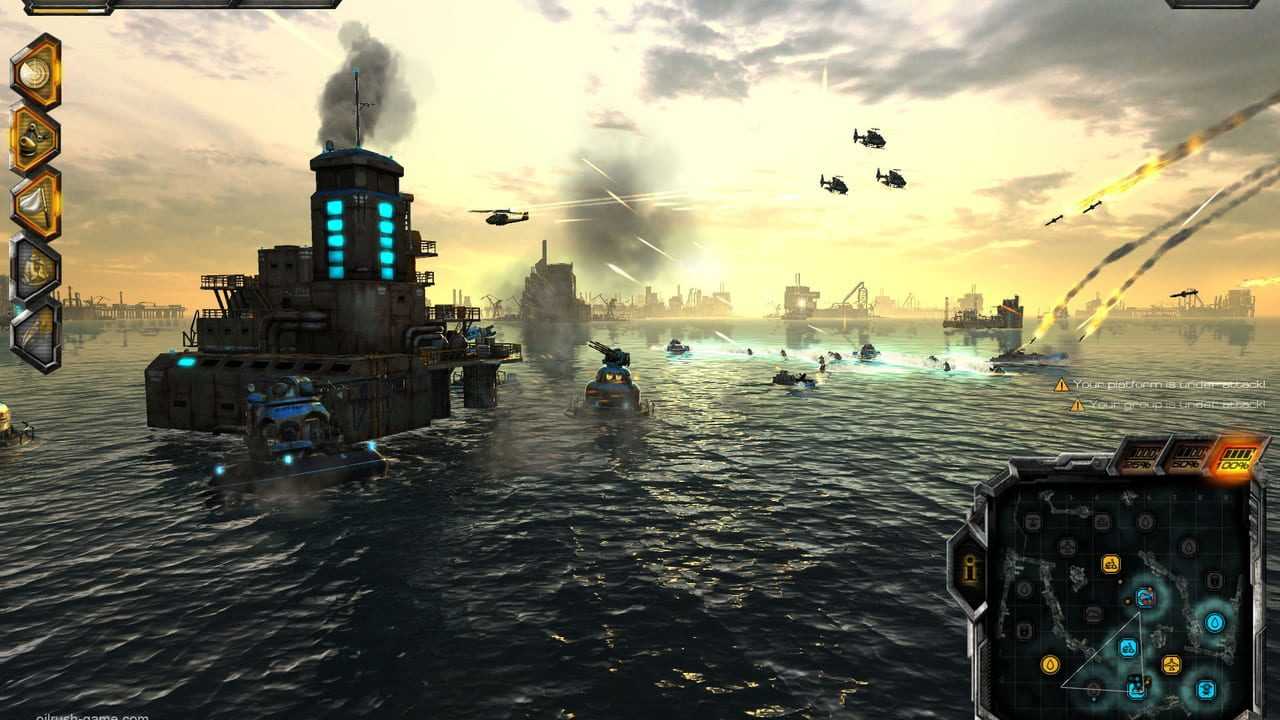Choose the 50% unit share button
Image resolution: width=1280 pixels, height=720 pixels.
[x=1188, y=459]
